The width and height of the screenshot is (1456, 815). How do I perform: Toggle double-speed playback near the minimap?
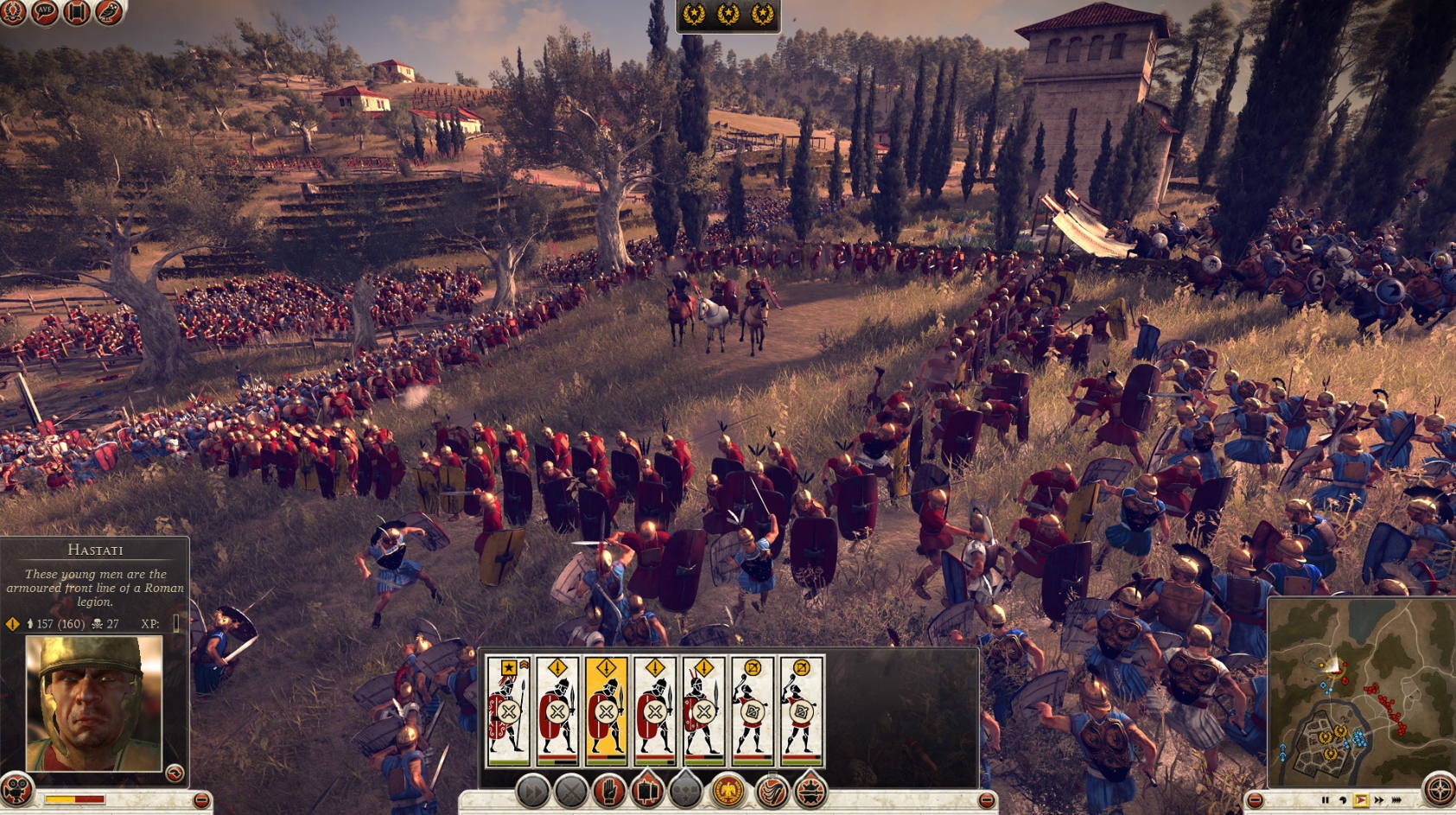click(1379, 799)
